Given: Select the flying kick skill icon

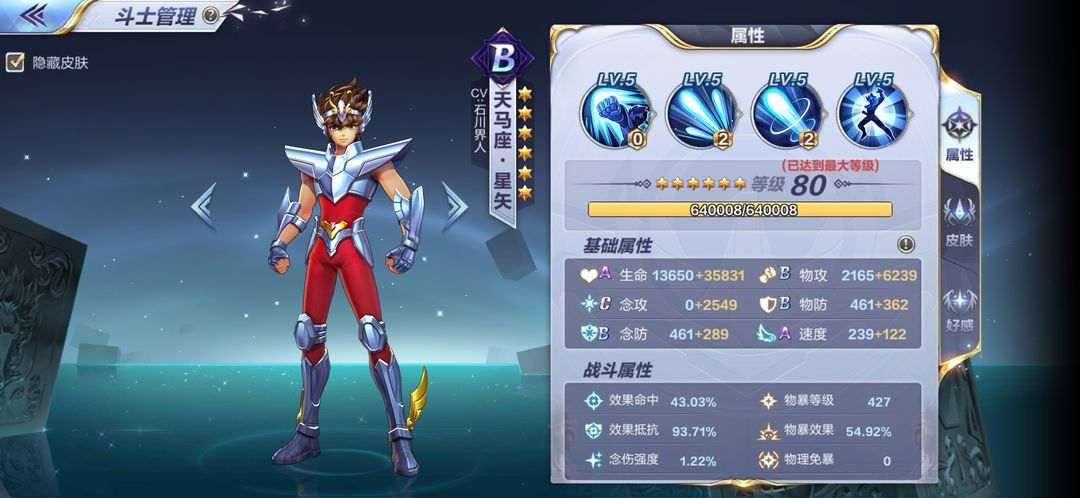Looking at the screenshot, I should [872, 111].
